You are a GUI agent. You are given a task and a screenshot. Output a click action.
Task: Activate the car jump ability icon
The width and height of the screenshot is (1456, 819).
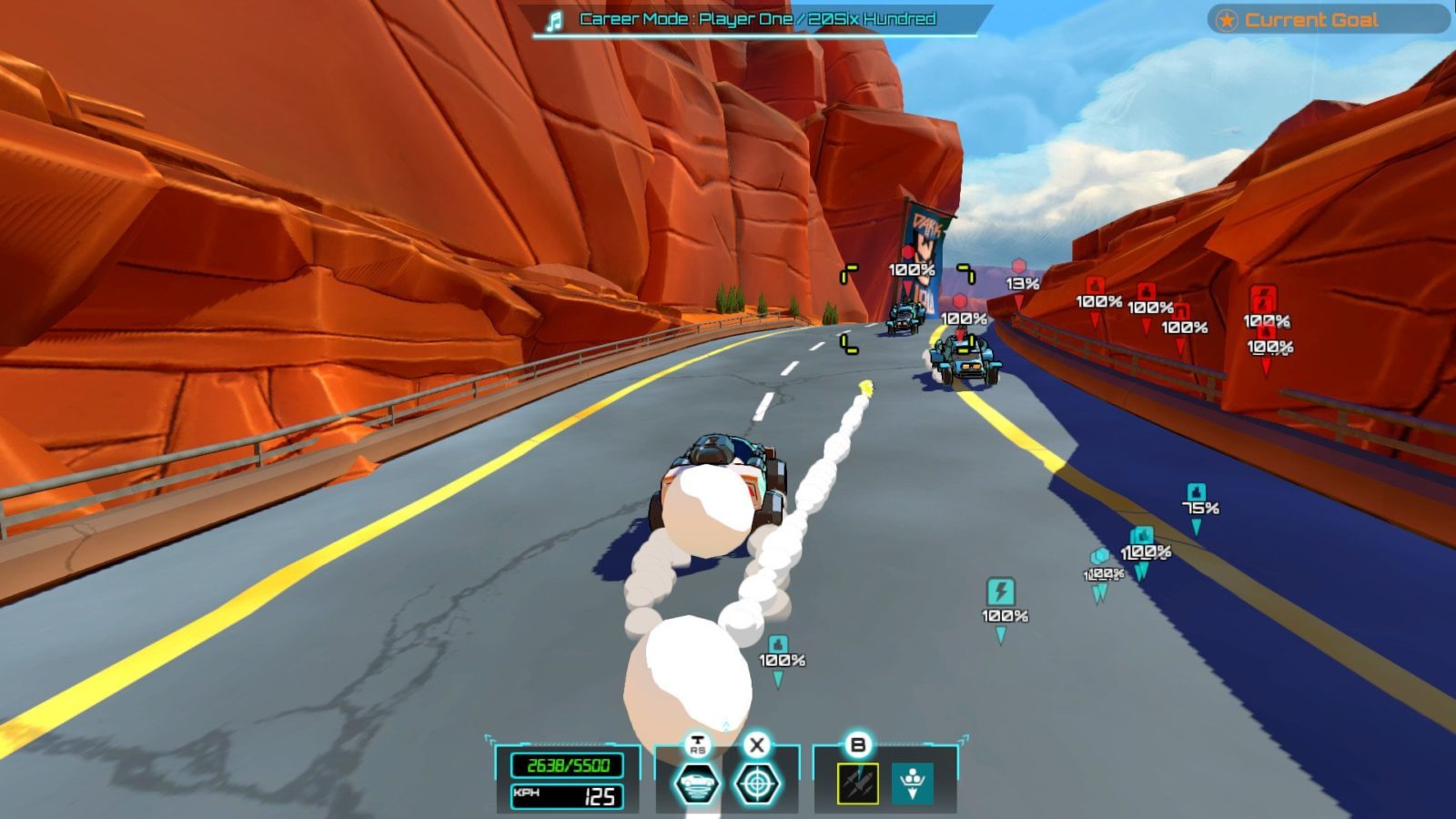(x=696, y=784)
